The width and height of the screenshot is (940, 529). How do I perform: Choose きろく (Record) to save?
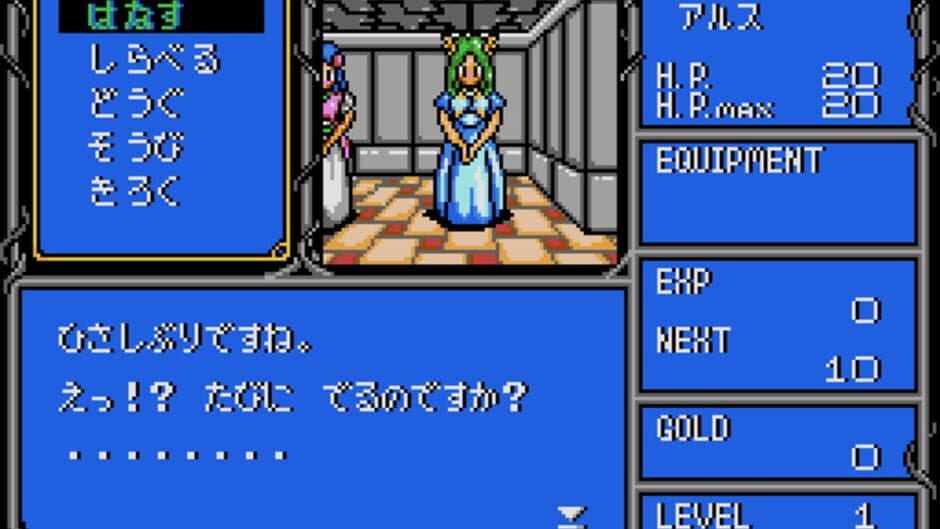pos(136,191)
